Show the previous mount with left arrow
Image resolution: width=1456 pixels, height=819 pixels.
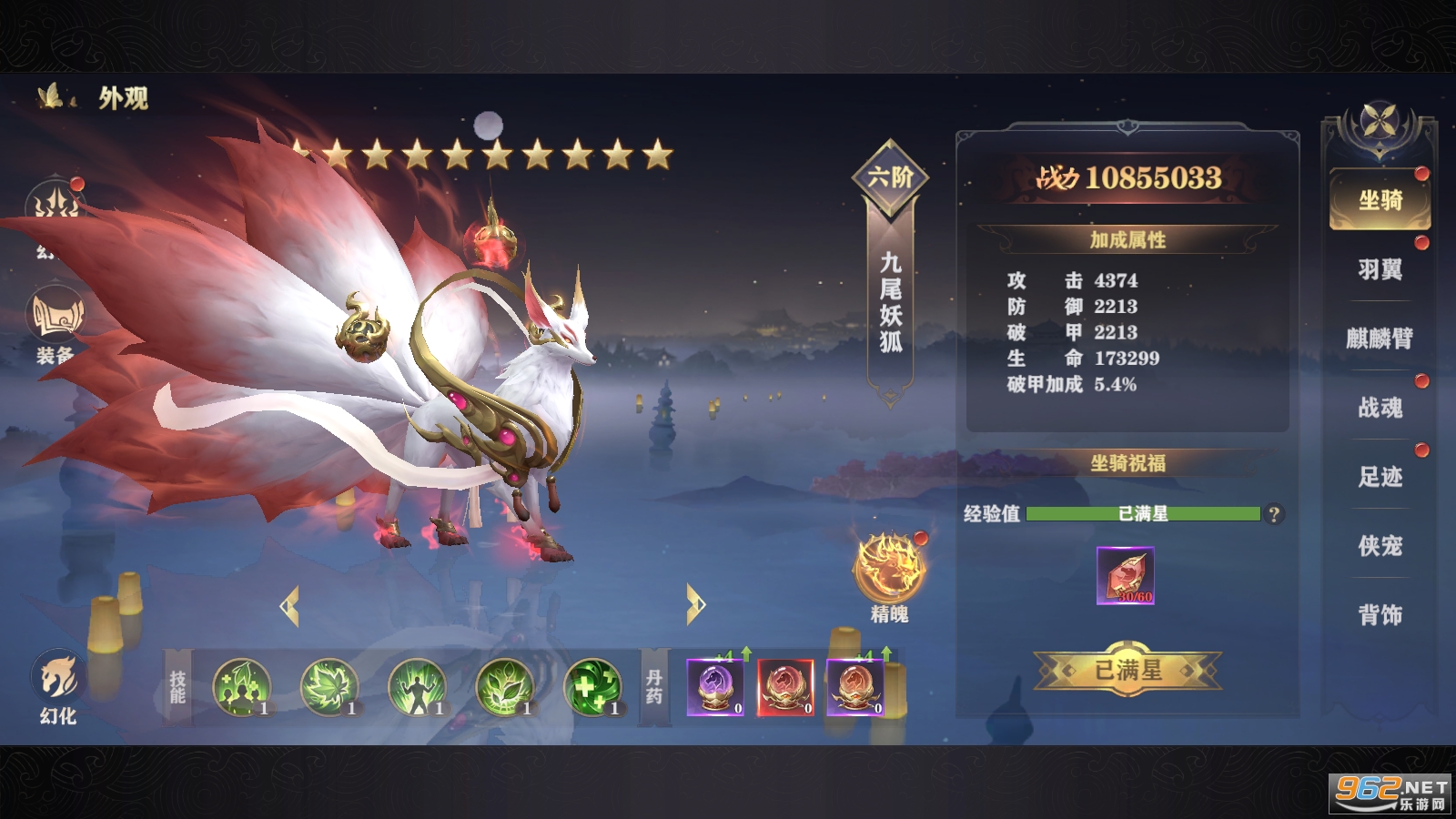coord(290,606)
